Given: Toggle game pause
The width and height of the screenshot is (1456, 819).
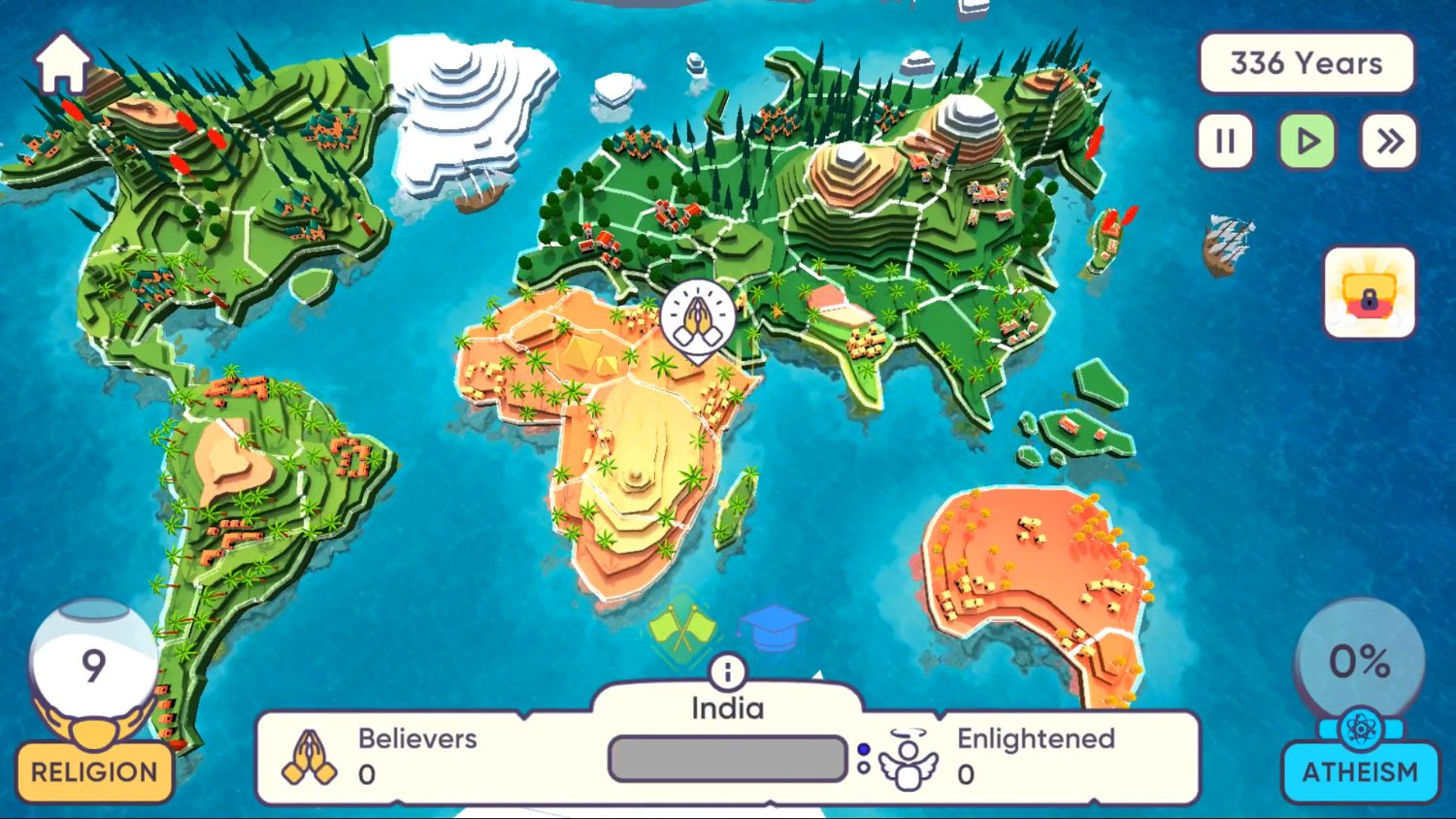Looking at the screenshot, I should 1225,141.
